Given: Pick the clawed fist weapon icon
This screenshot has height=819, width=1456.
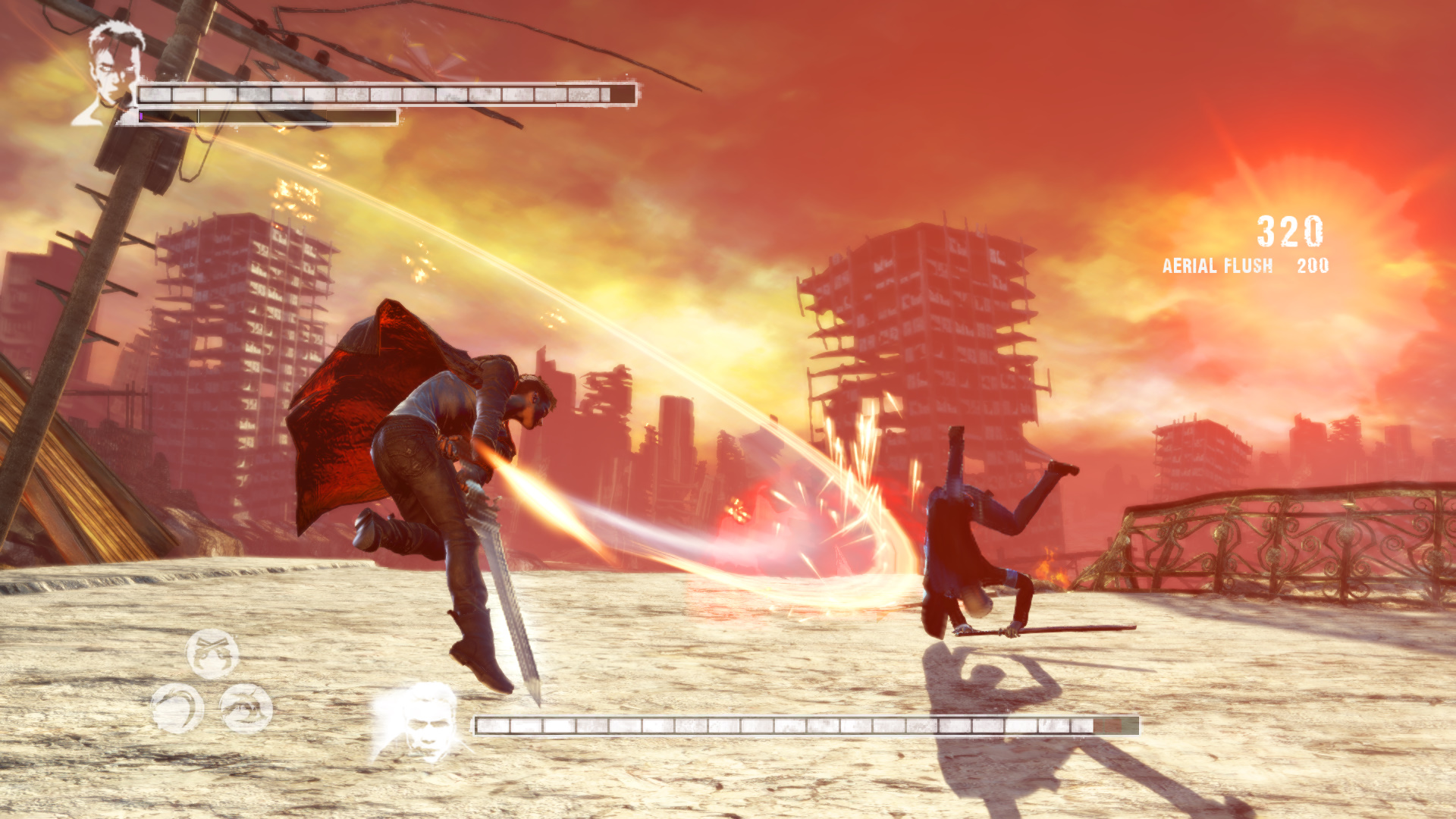Looking at the screenshot, I should [246, 708].
